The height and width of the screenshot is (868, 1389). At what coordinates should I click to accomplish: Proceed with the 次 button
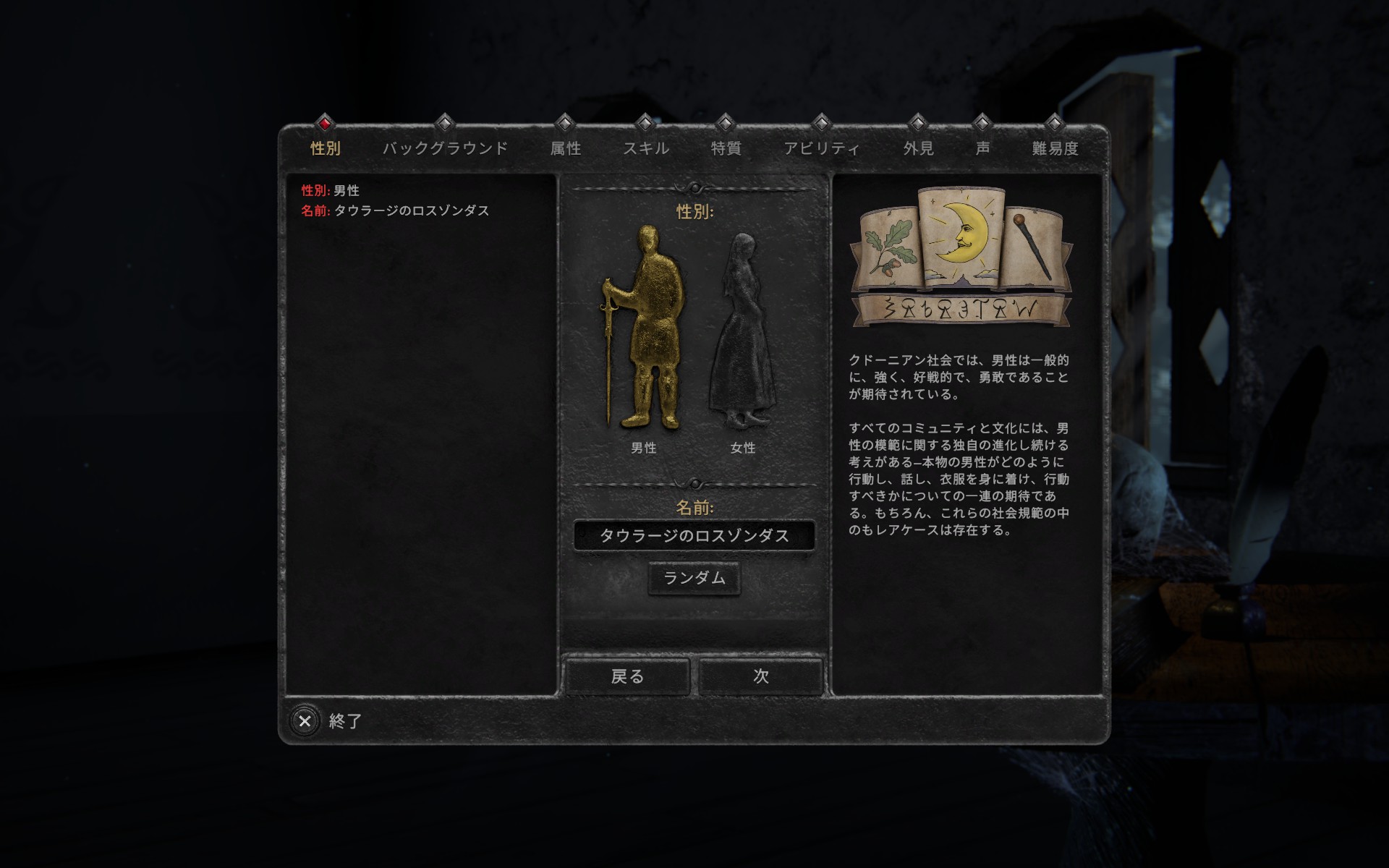coord(760,676)
